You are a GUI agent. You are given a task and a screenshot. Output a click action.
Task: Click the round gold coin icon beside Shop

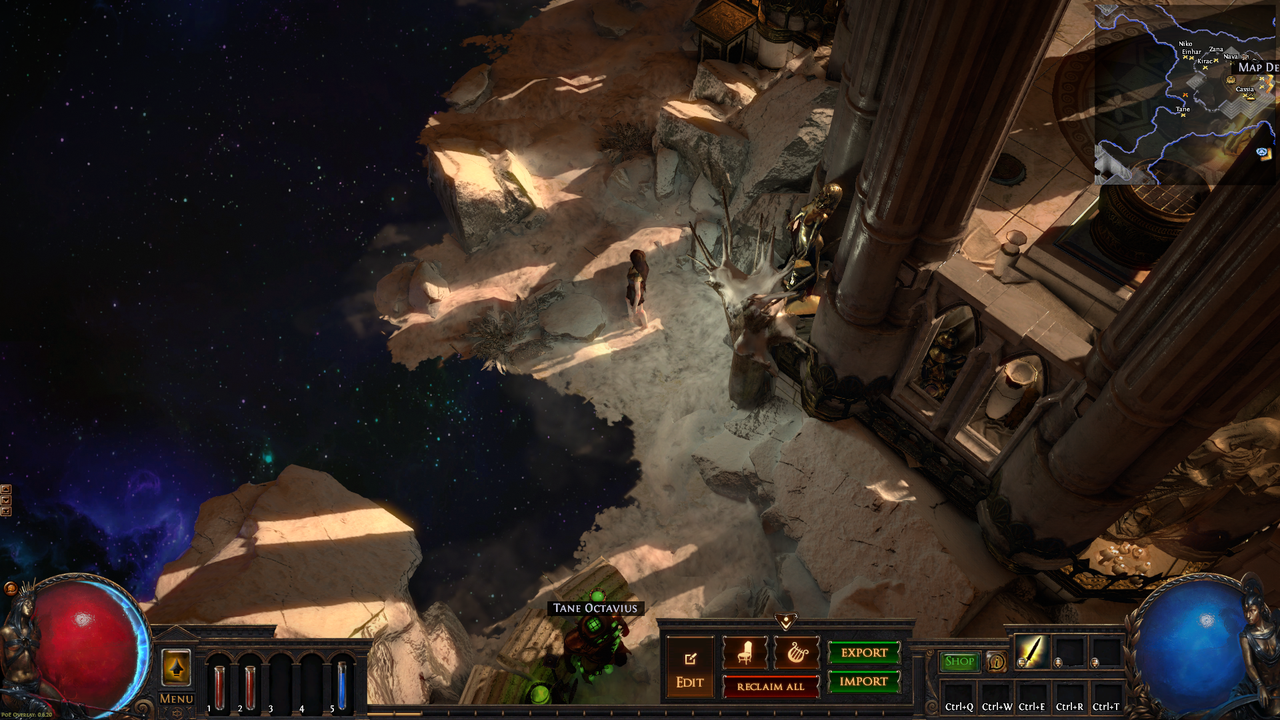click(996, 661)
